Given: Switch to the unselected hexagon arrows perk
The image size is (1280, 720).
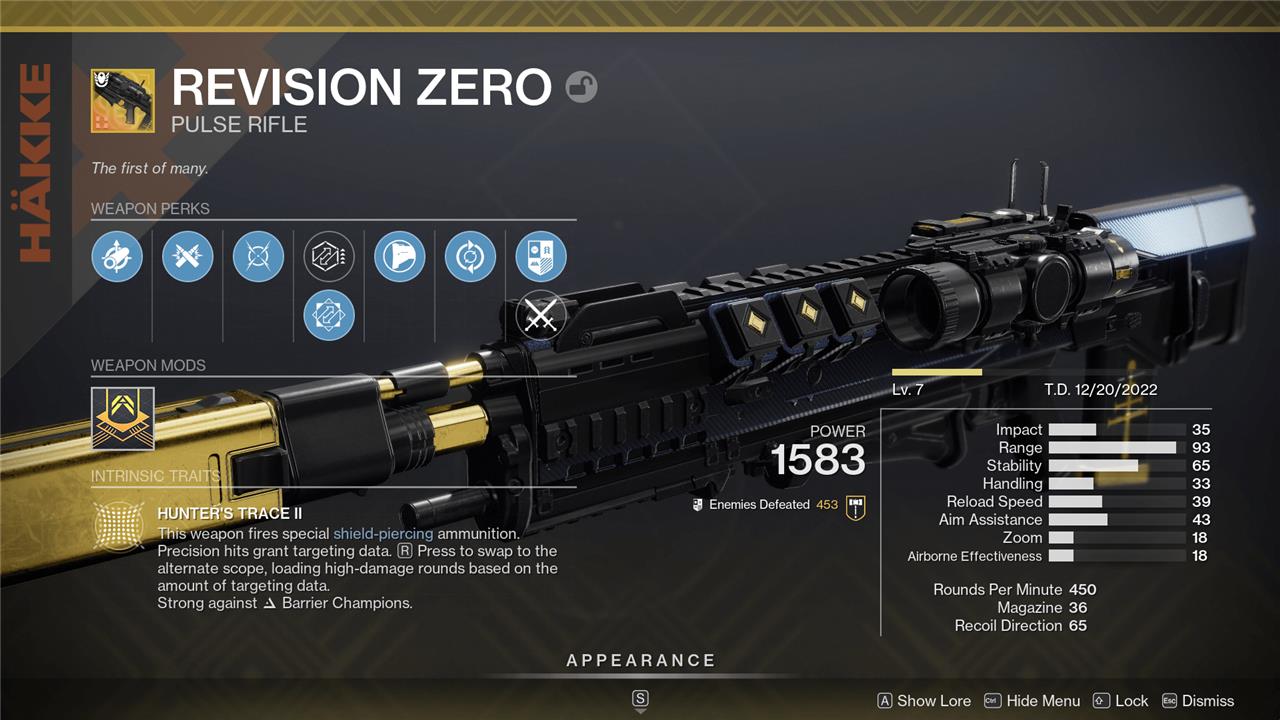Looking at the screenshot, I should 329,256.
